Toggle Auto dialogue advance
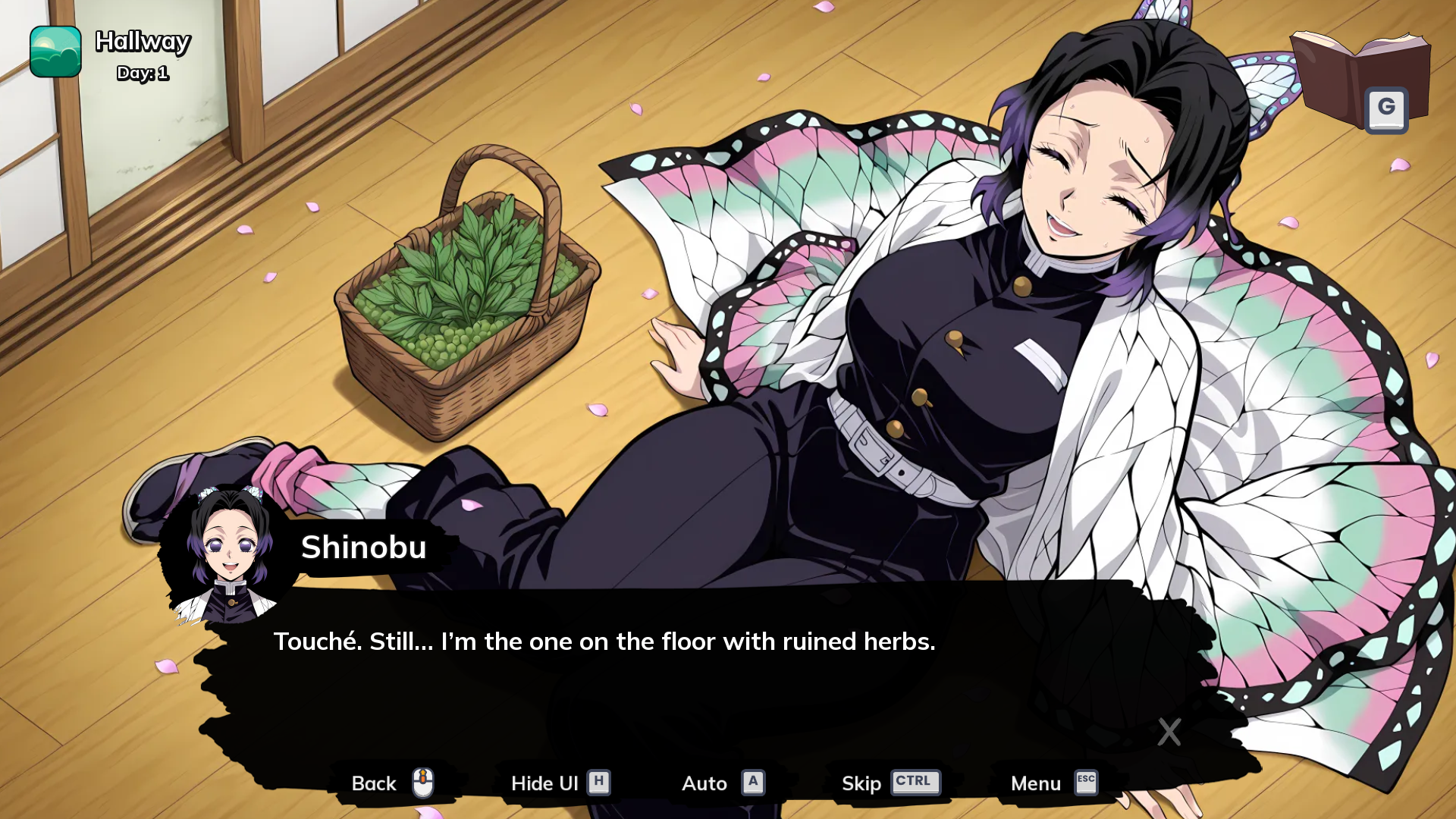Screen dimensions: 1456x819 coord(722,783)
